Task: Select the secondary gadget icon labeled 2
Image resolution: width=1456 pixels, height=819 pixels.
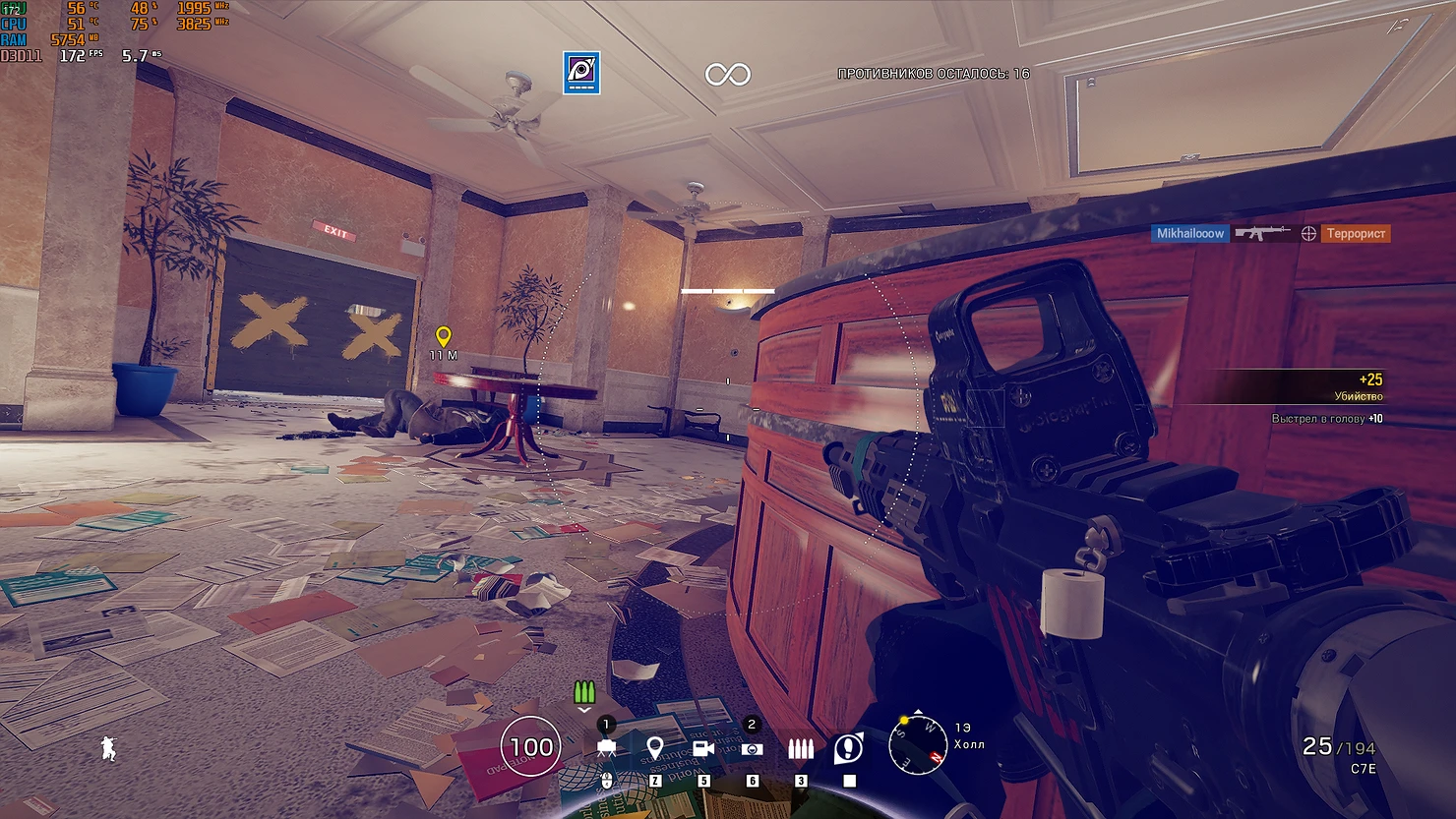Action: (x=753, y=748)
